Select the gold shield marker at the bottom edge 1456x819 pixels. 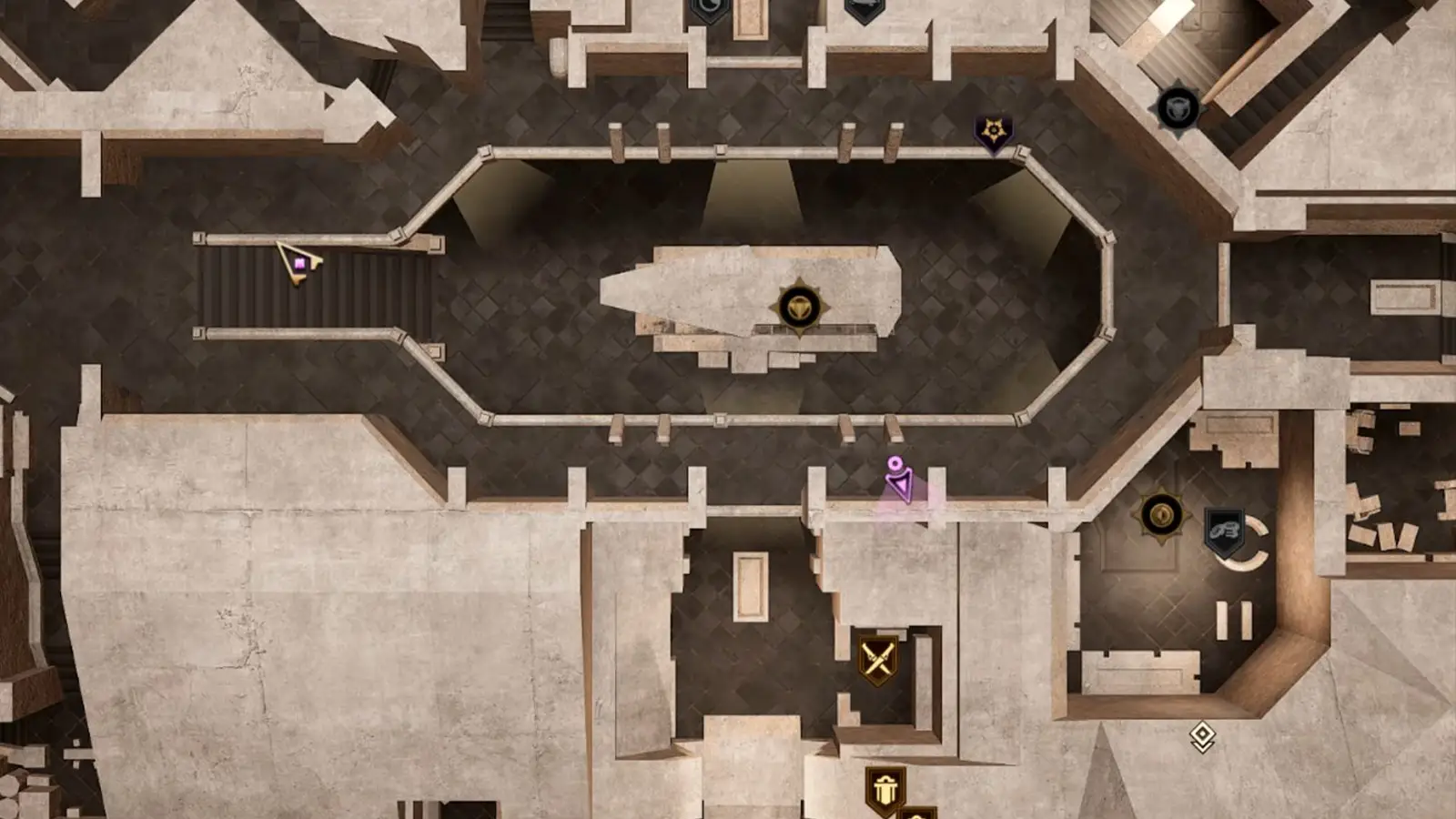tap(920, 814)
